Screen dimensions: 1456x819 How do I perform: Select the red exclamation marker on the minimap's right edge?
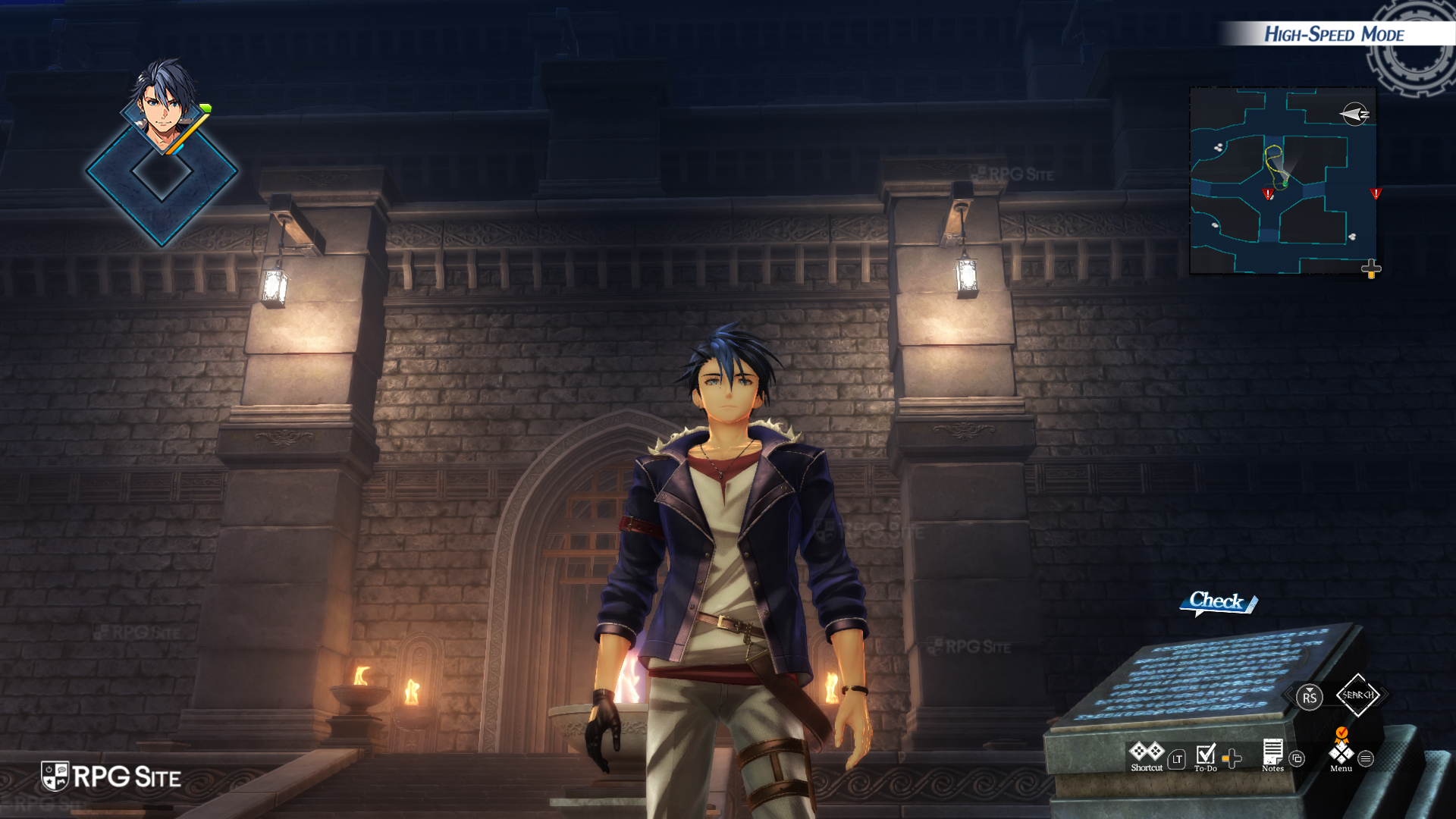[x=1376, y=193]
